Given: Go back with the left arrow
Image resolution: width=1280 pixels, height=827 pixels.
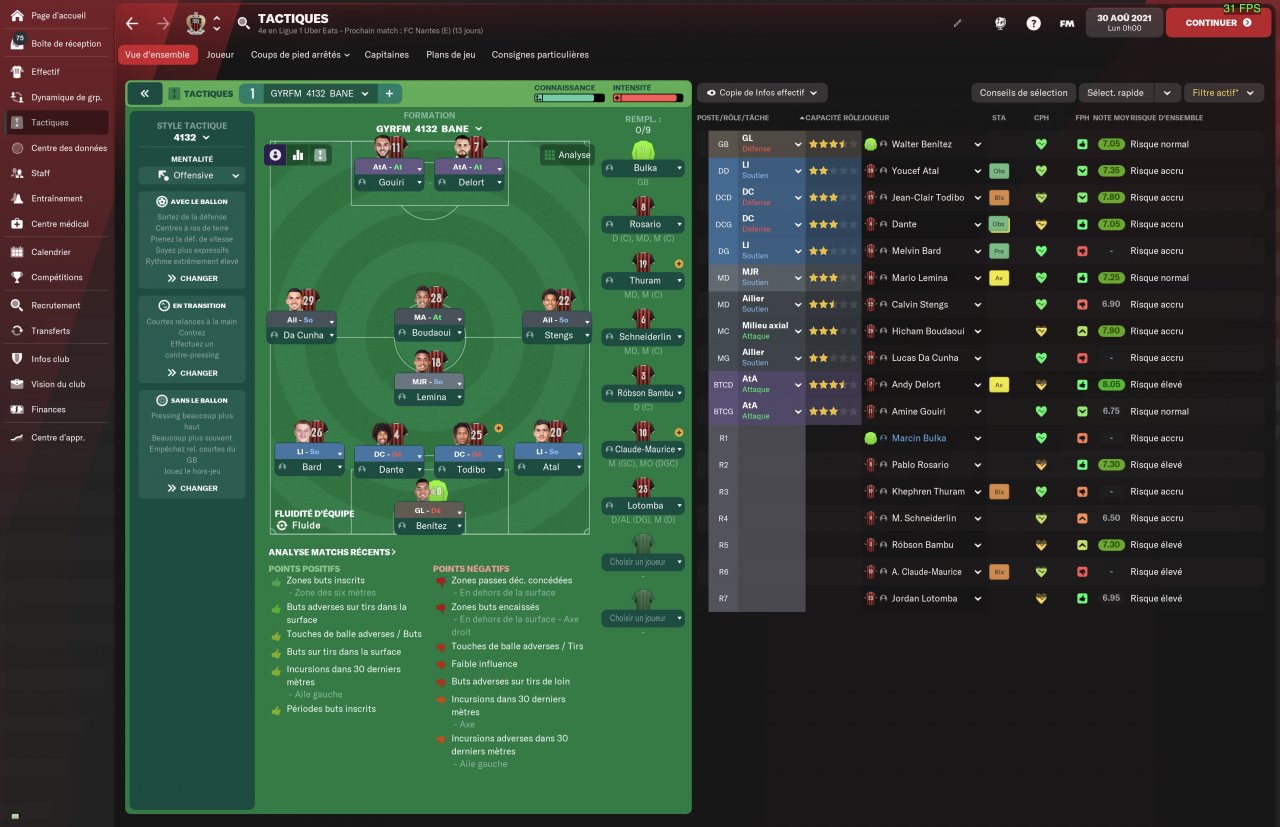Looking at the screenshot, I should 132,23.
